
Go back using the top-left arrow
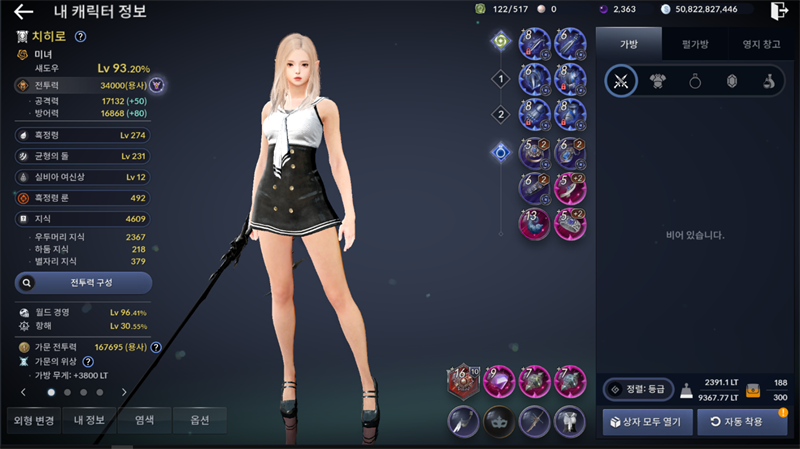24,12
